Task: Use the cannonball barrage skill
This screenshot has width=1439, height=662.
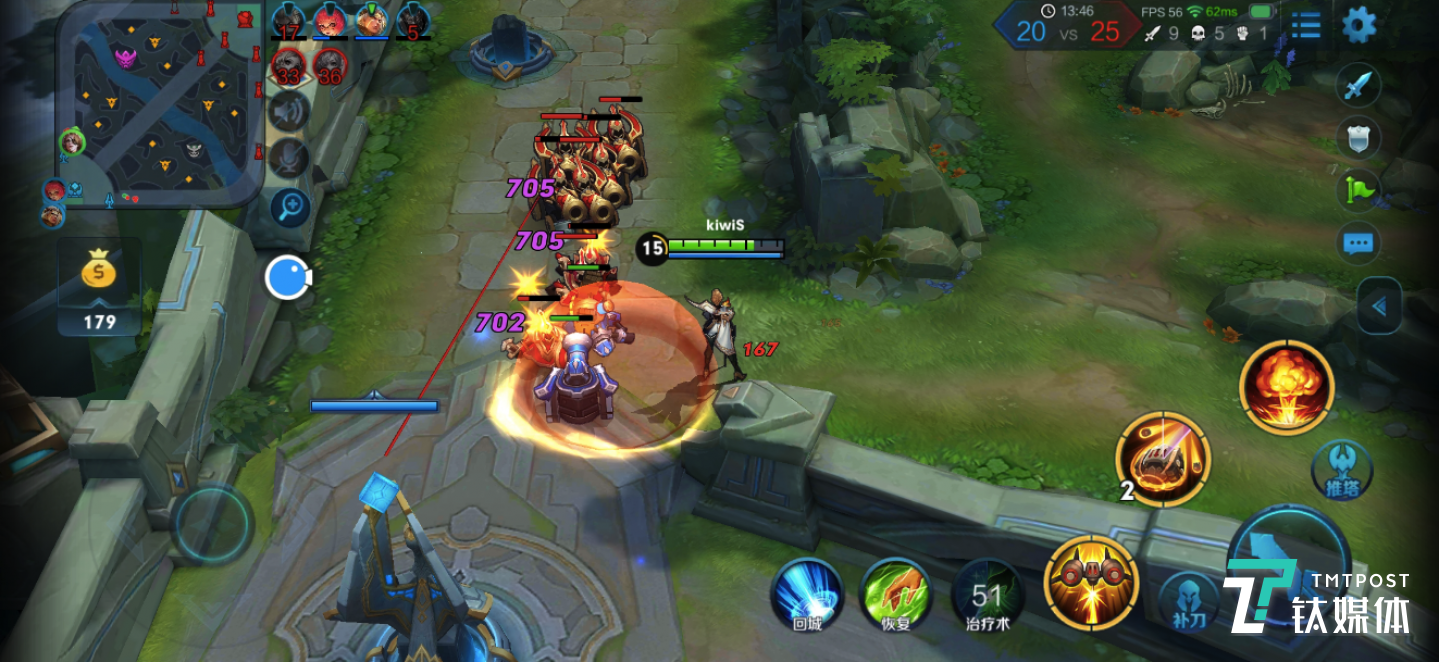Action: coord(1164,458)
